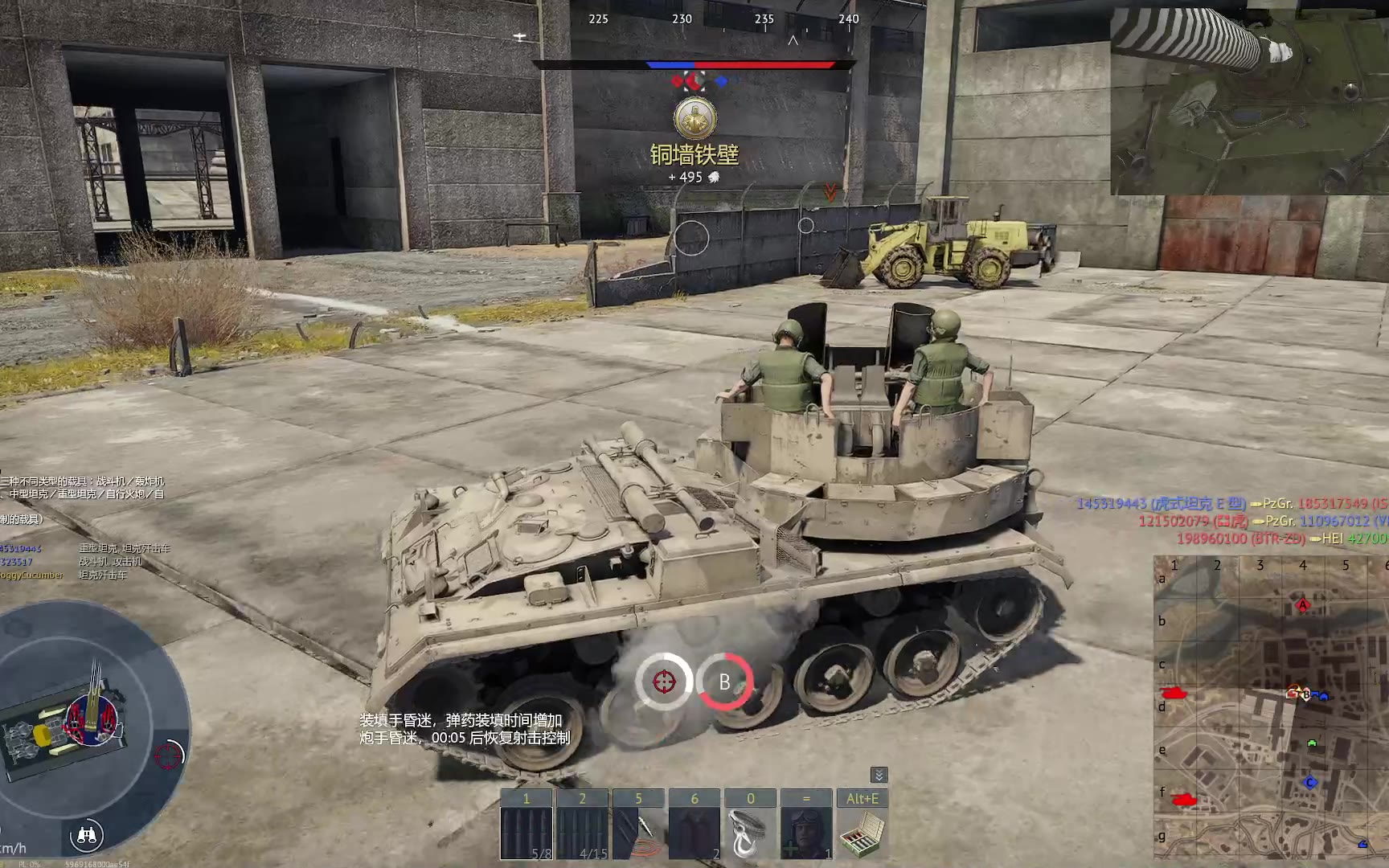Click capture point C marker on minimap
The height and width of the screenshot is (868, 1389).
pos(1310,782)
